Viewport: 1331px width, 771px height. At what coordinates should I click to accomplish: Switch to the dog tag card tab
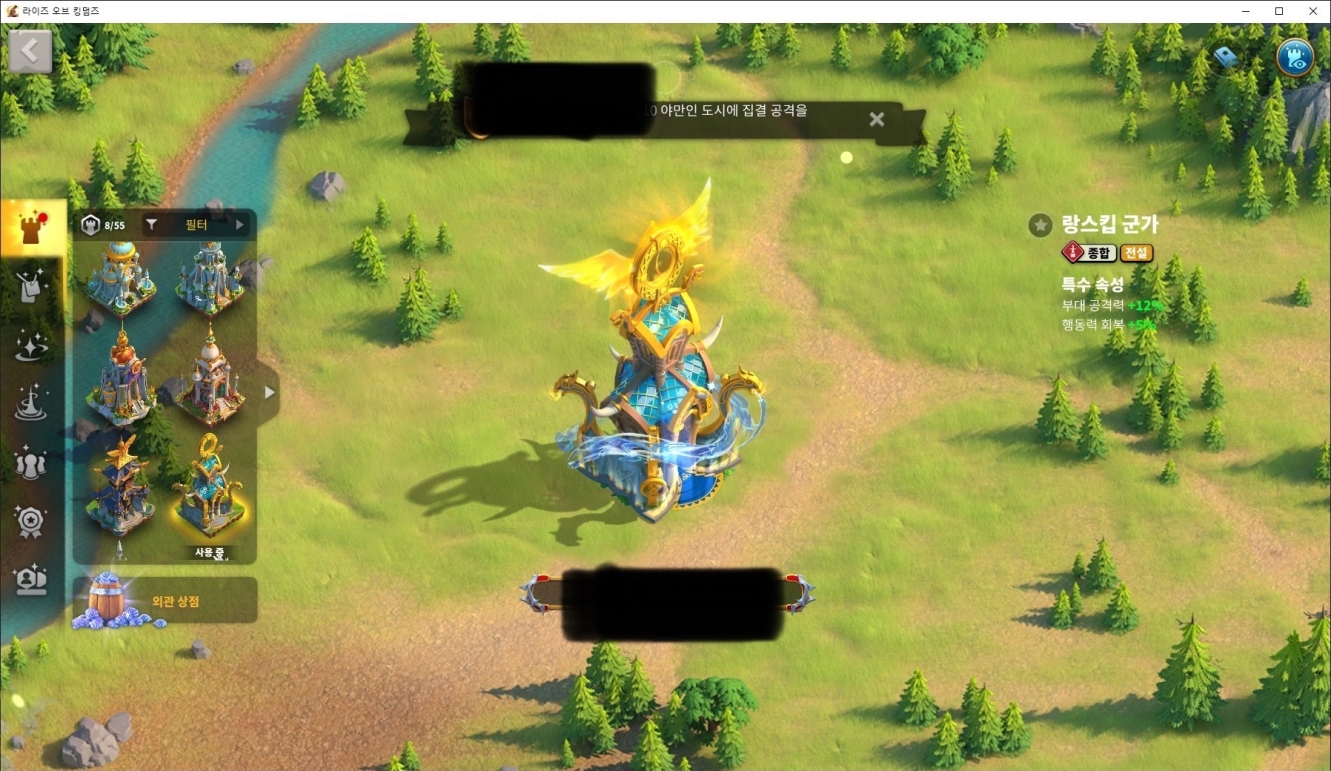click(x=31, y=288)
